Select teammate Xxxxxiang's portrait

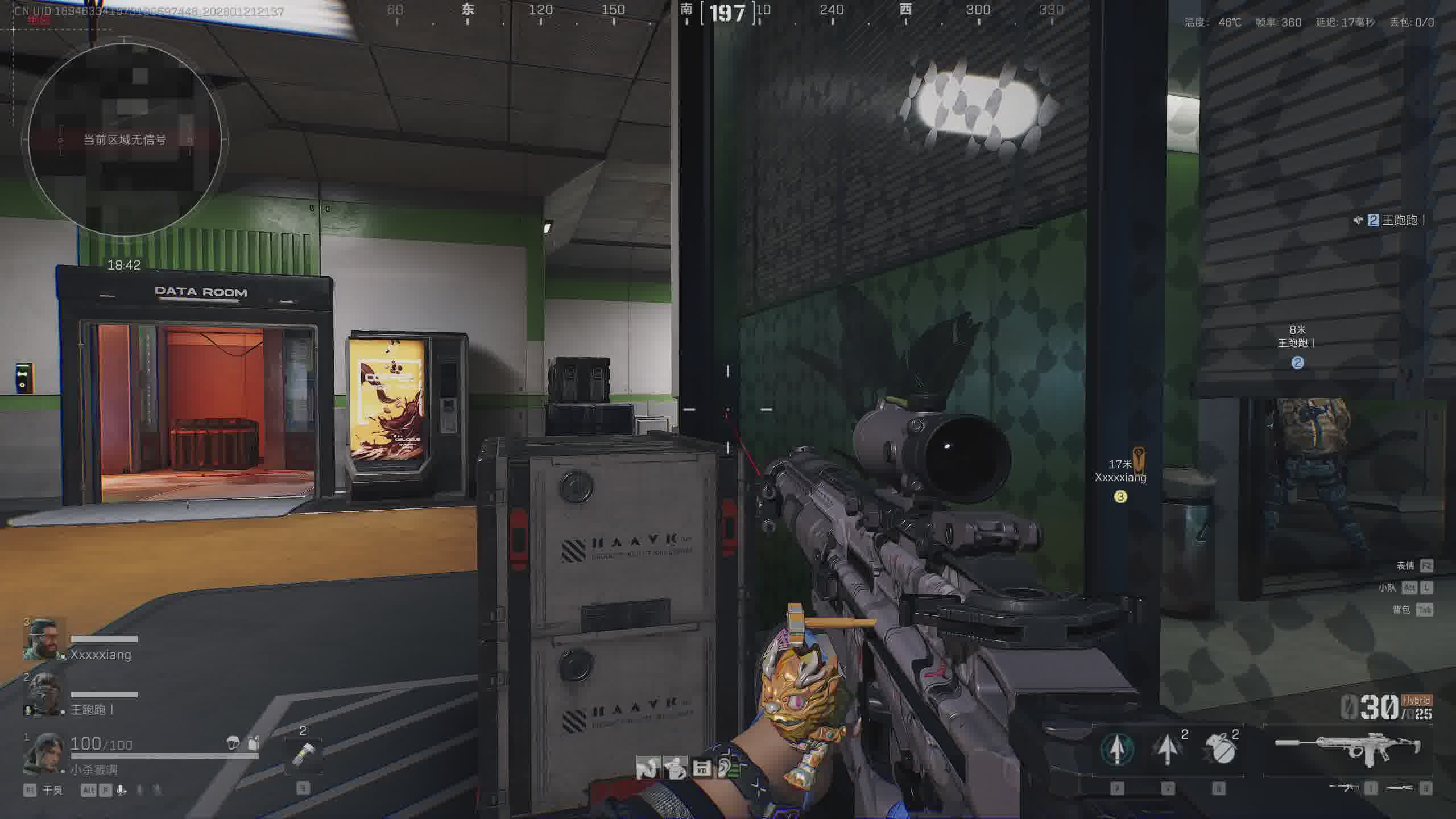click(43, 639)
